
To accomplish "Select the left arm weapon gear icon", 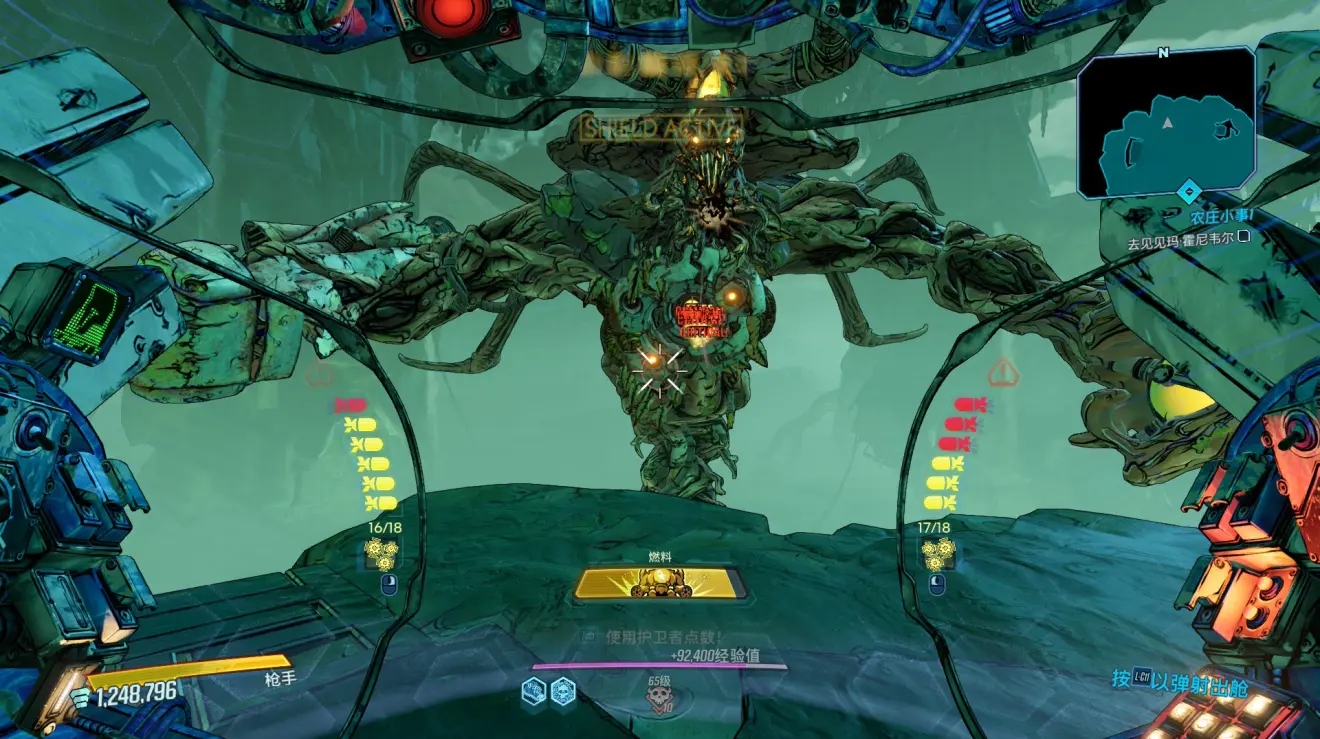I will tap(381, 551).
